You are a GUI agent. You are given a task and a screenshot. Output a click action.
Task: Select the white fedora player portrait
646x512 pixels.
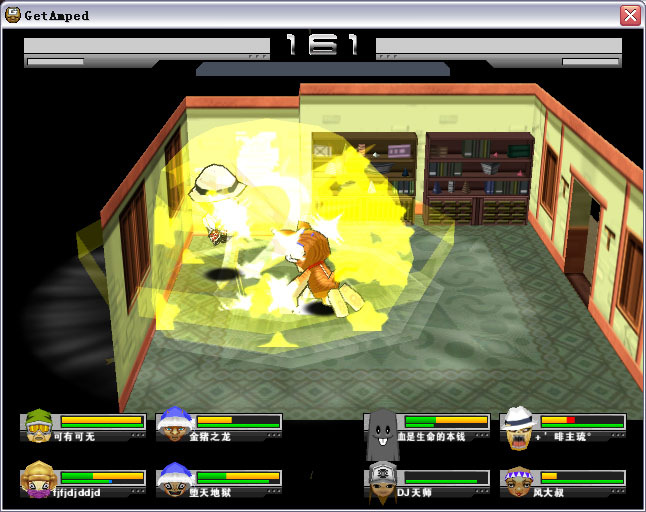coord(518,425)
